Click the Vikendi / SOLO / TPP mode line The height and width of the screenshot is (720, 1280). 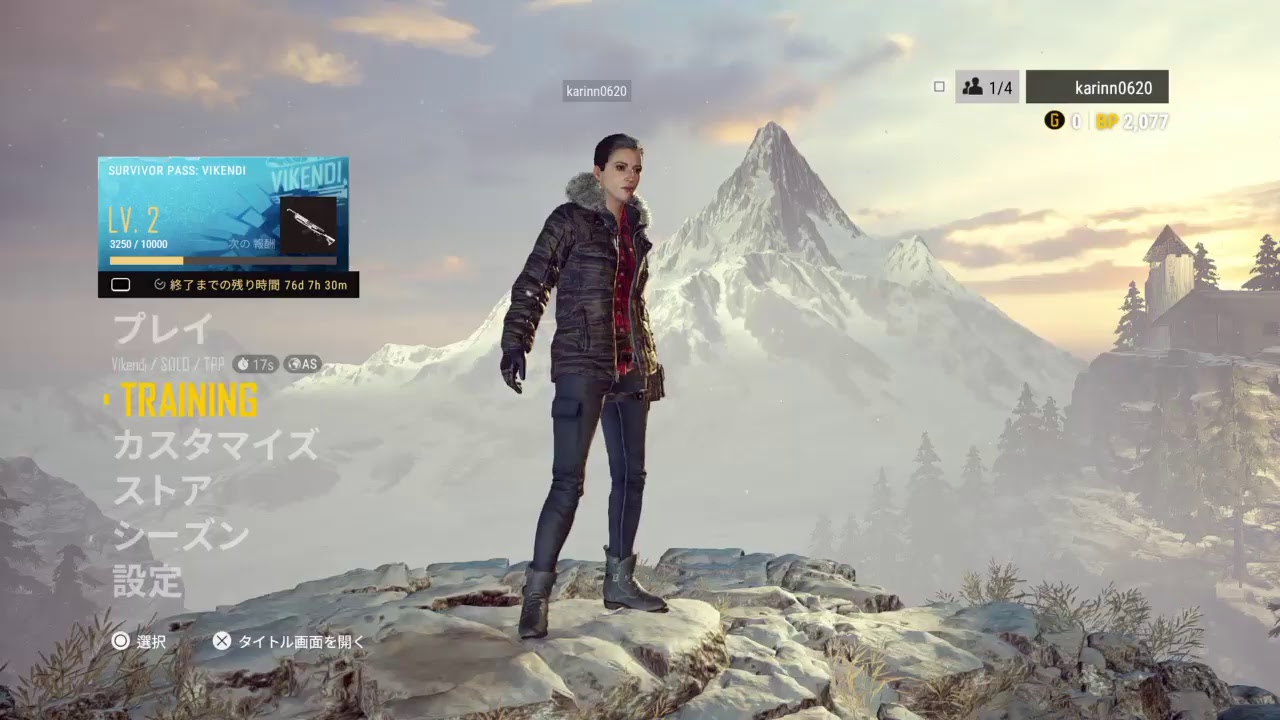pyautogui.click(x=167, y=364)
